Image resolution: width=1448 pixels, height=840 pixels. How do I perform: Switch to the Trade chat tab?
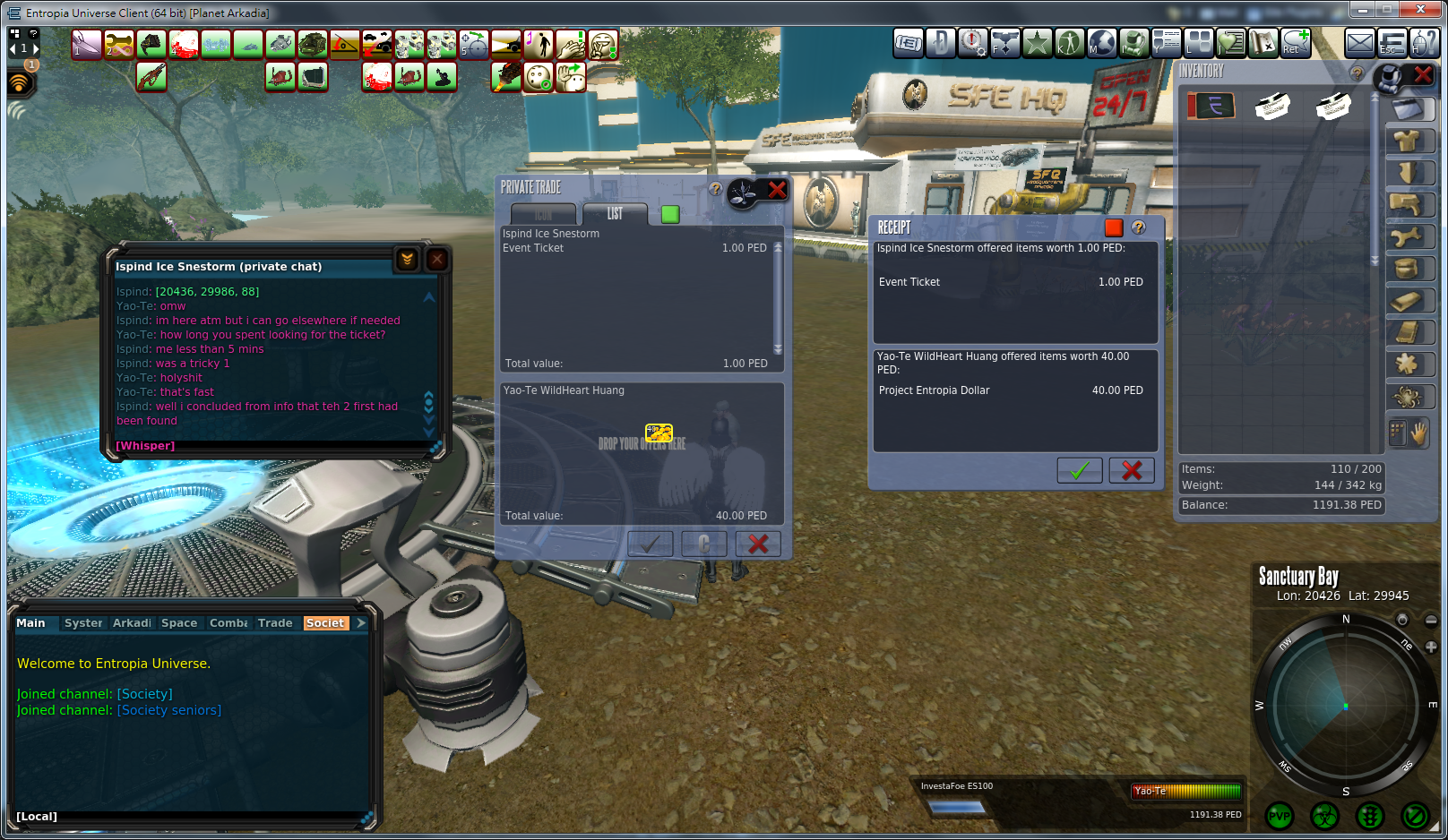click(x=275, y=623)
